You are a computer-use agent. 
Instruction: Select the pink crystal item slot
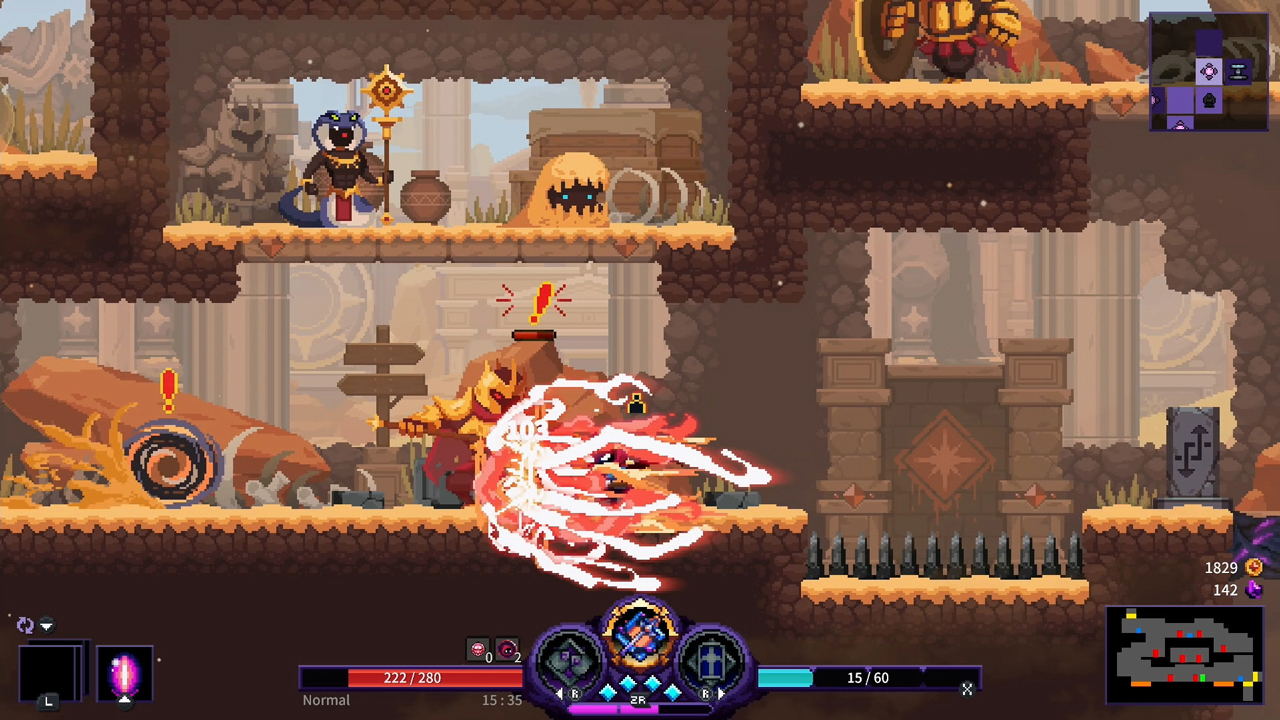tap(124, 674)
